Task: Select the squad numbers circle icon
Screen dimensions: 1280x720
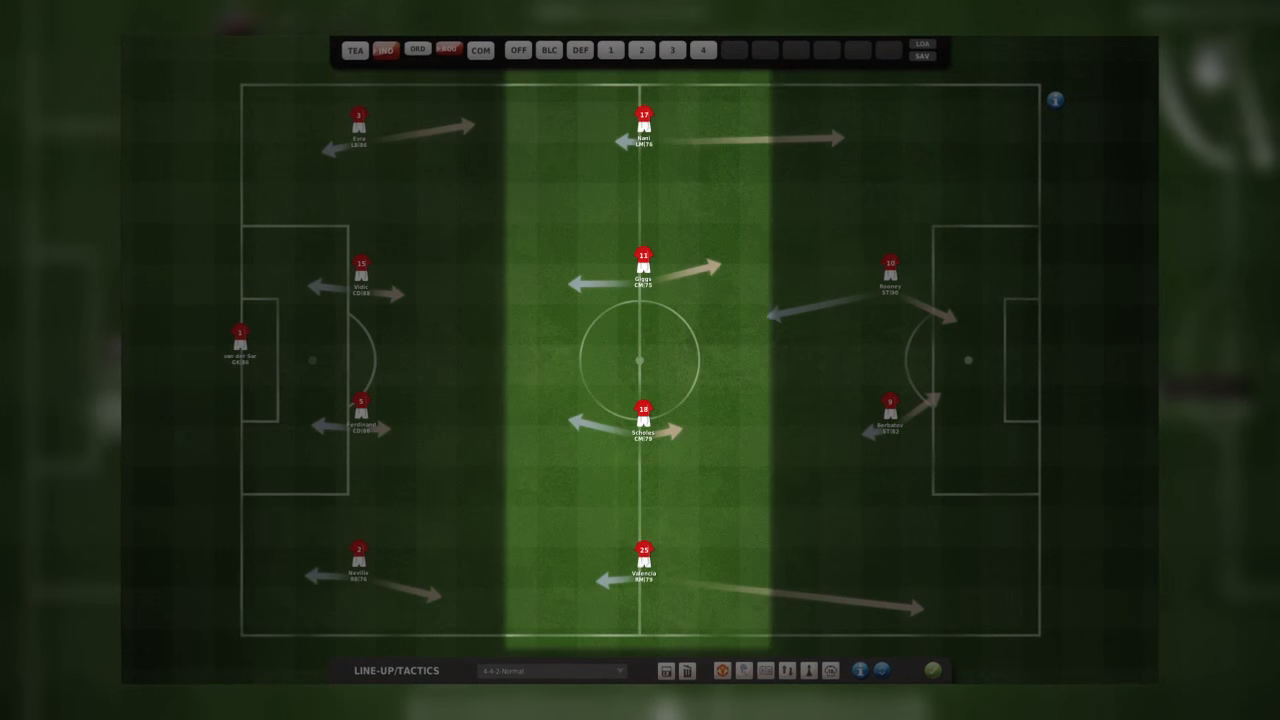Action: pyautogui.click(x=830, y=671)
